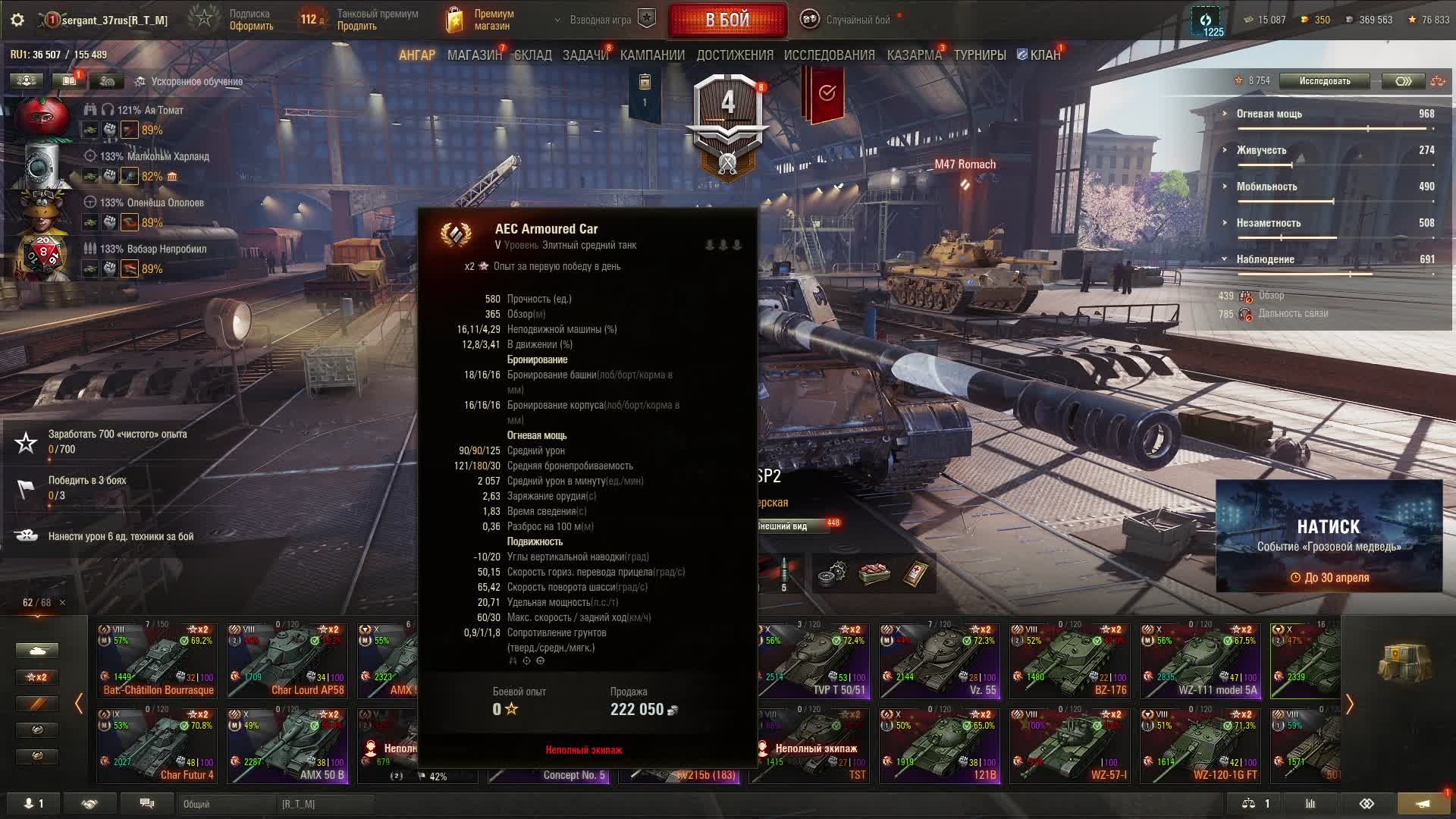This screenshot has width=1456, height=819.
Task: Select the BZ-176 tank in carousel
Action: [1070, 661]
